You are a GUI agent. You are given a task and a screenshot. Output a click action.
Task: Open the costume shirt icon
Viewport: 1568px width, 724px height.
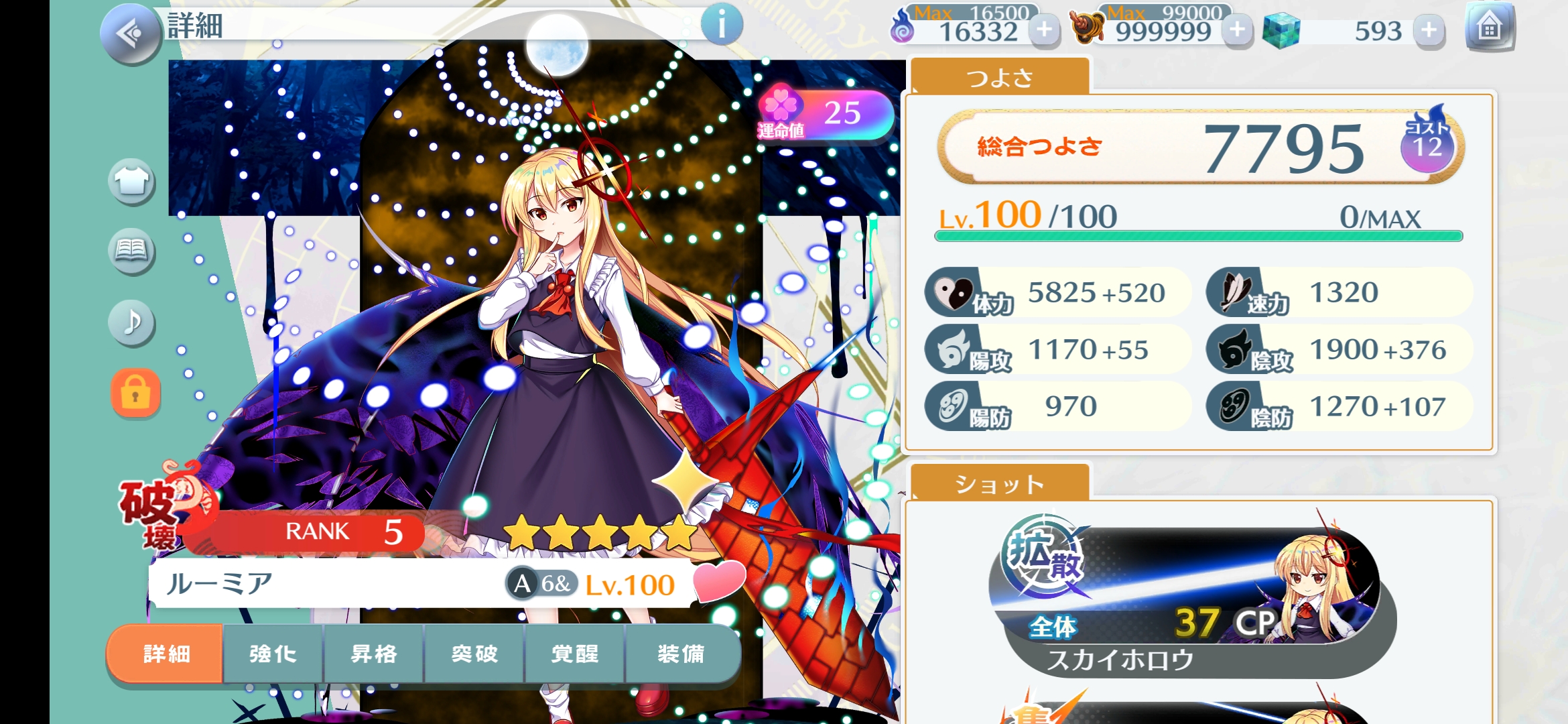coord(131,181)
